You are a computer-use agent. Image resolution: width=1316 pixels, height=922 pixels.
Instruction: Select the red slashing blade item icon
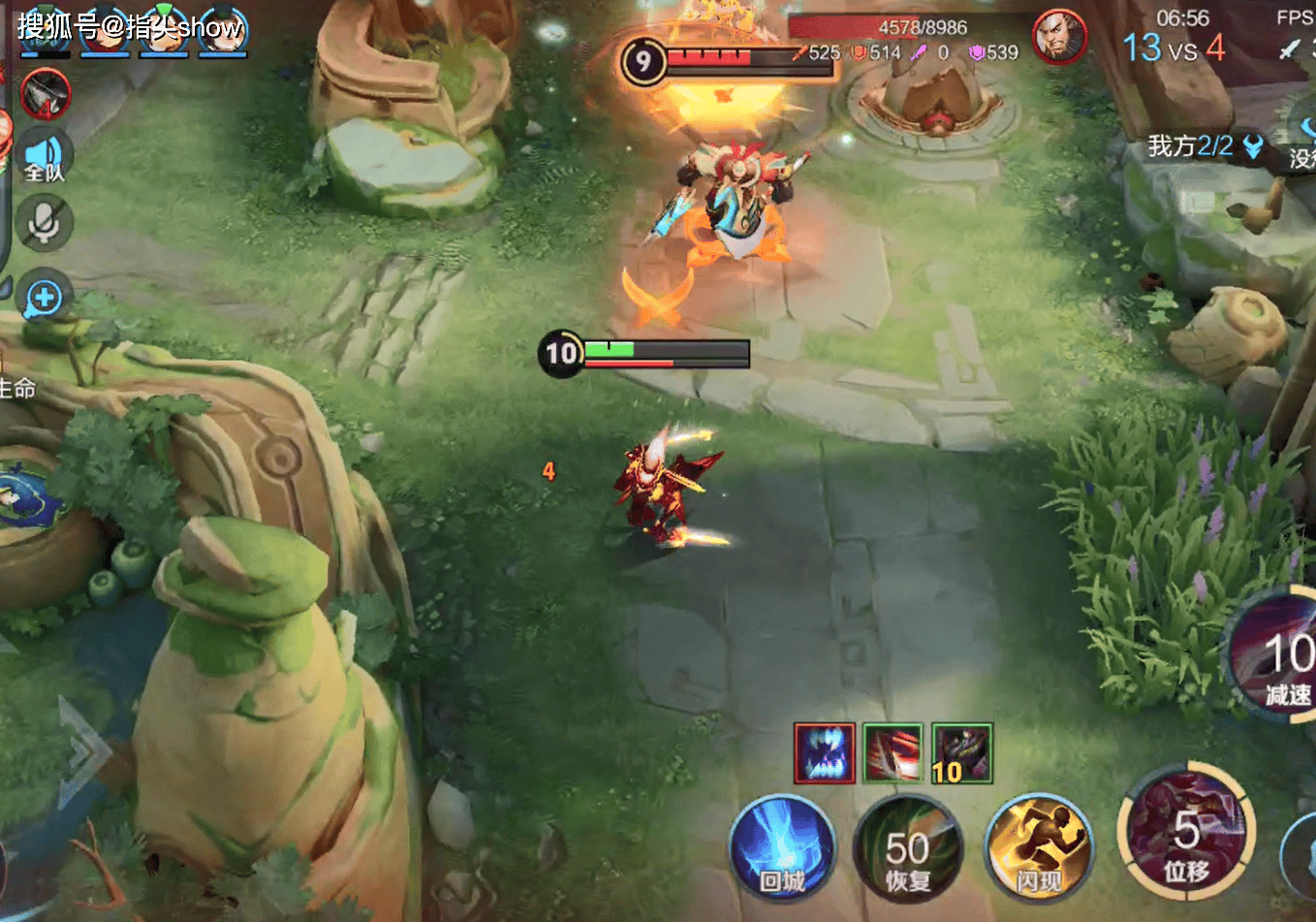(x=893, y=752)
